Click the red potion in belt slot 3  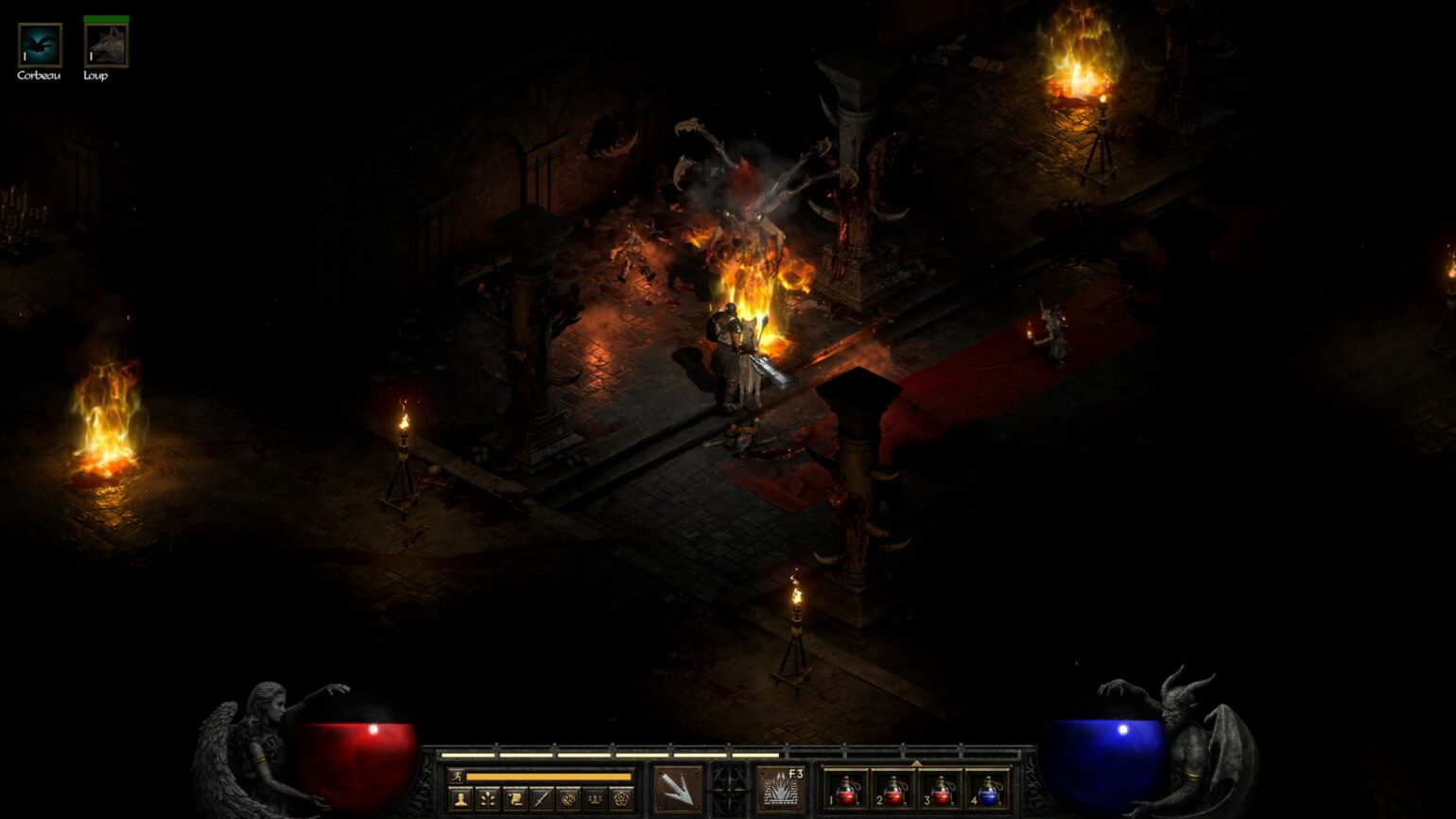(941, 793)
